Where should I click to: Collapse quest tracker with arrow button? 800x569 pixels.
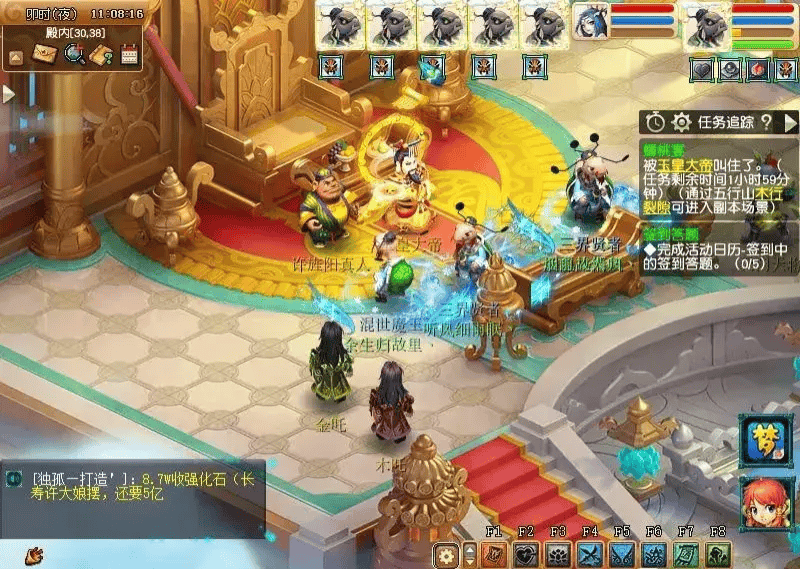click(x=790, y=122)
